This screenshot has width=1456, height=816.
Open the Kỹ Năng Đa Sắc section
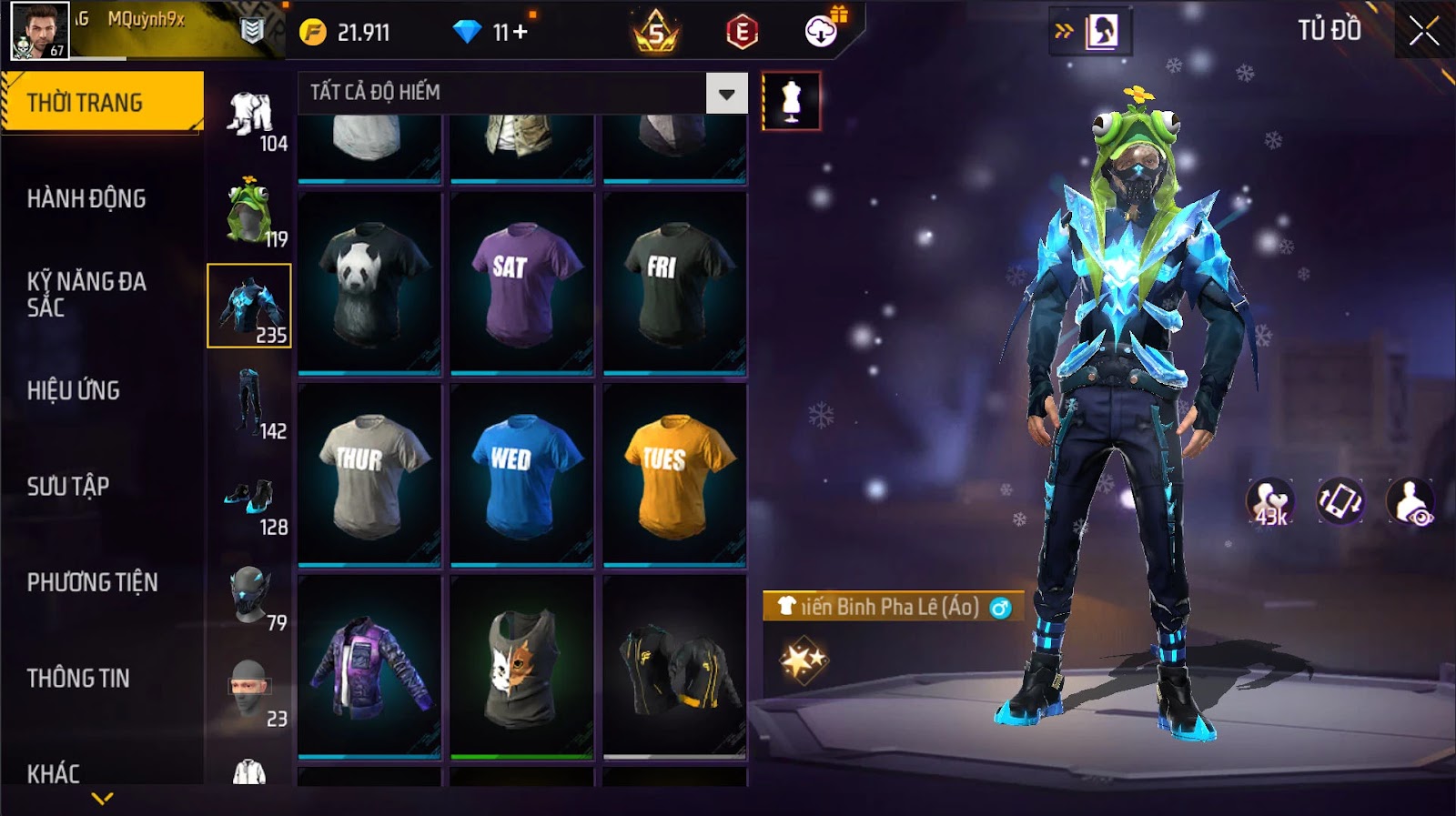86,294
